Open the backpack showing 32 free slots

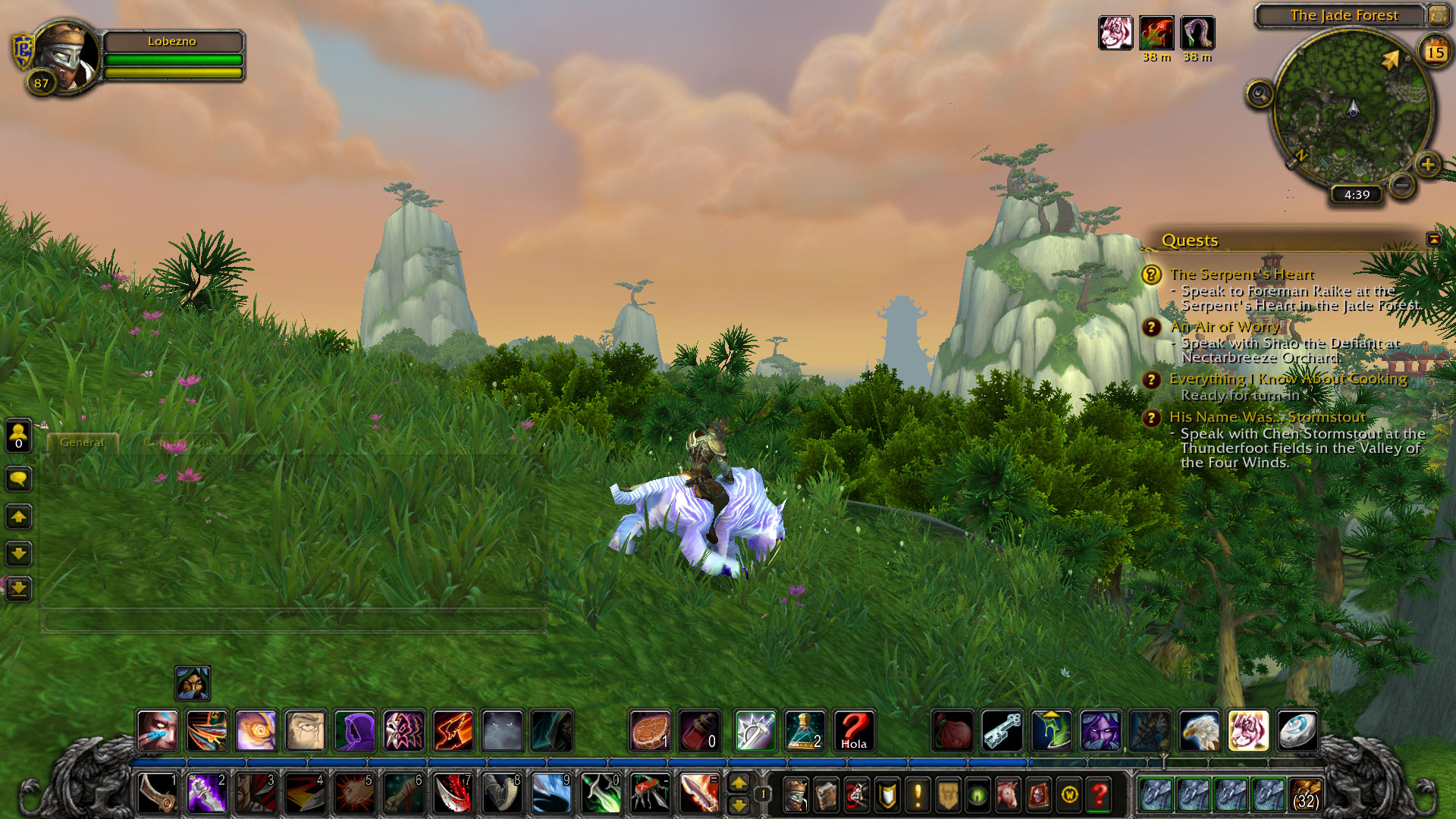[1305, 795]
